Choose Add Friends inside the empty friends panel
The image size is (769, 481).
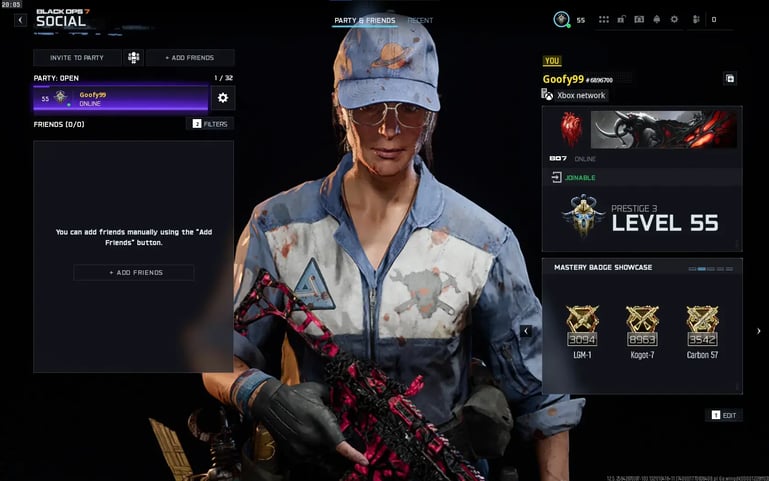134,272
